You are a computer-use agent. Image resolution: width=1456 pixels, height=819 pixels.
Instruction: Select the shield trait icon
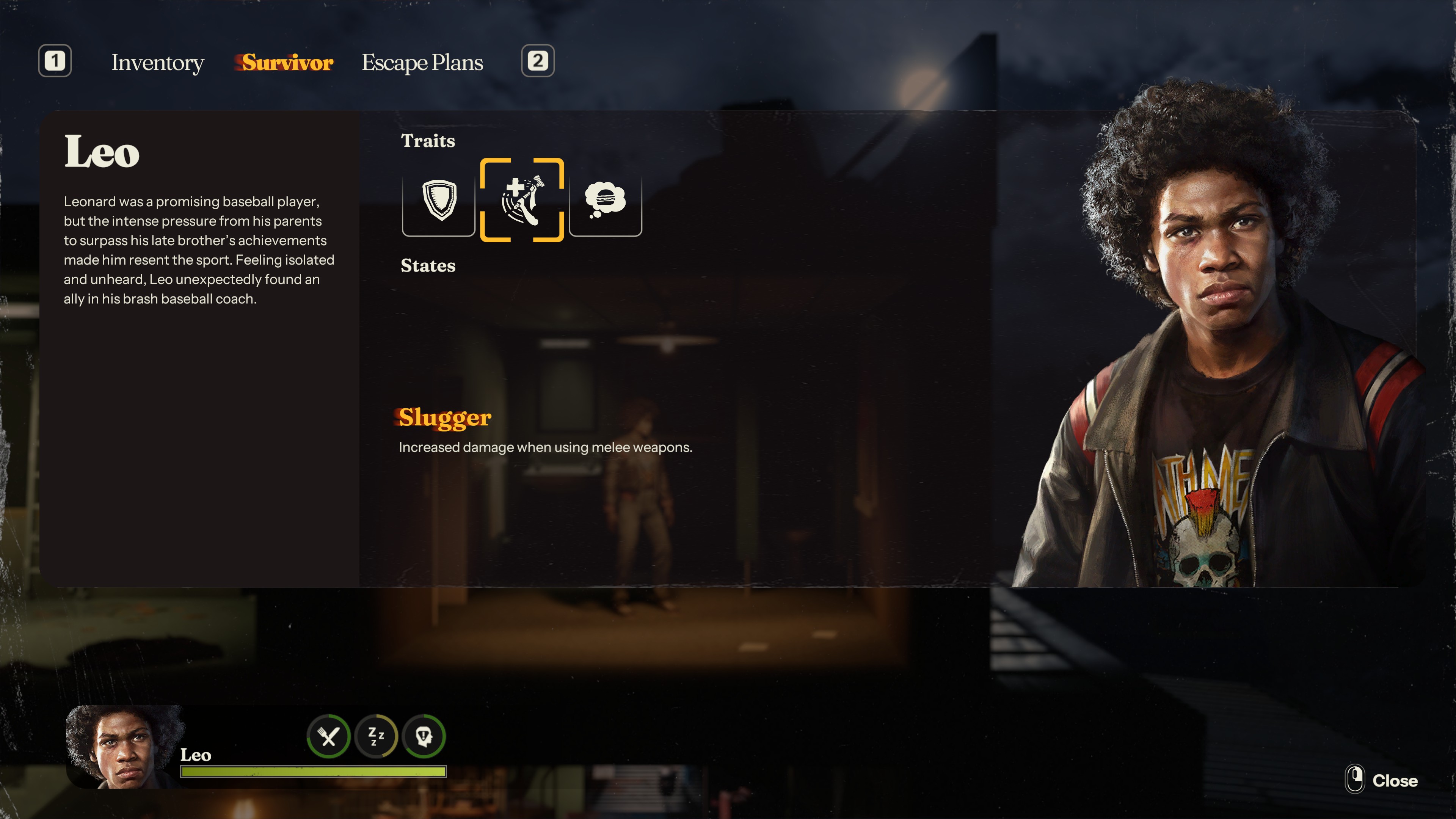[439, 200]
